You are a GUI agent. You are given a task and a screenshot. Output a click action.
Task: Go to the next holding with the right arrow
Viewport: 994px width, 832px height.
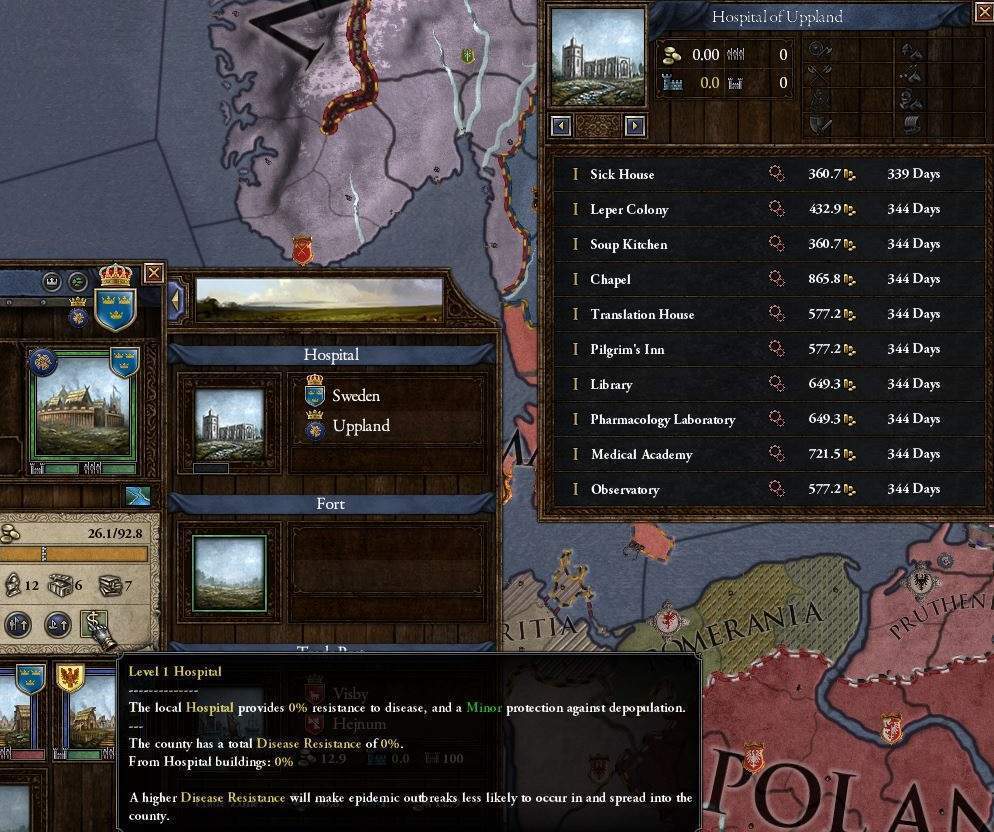[x=635, y=126]
